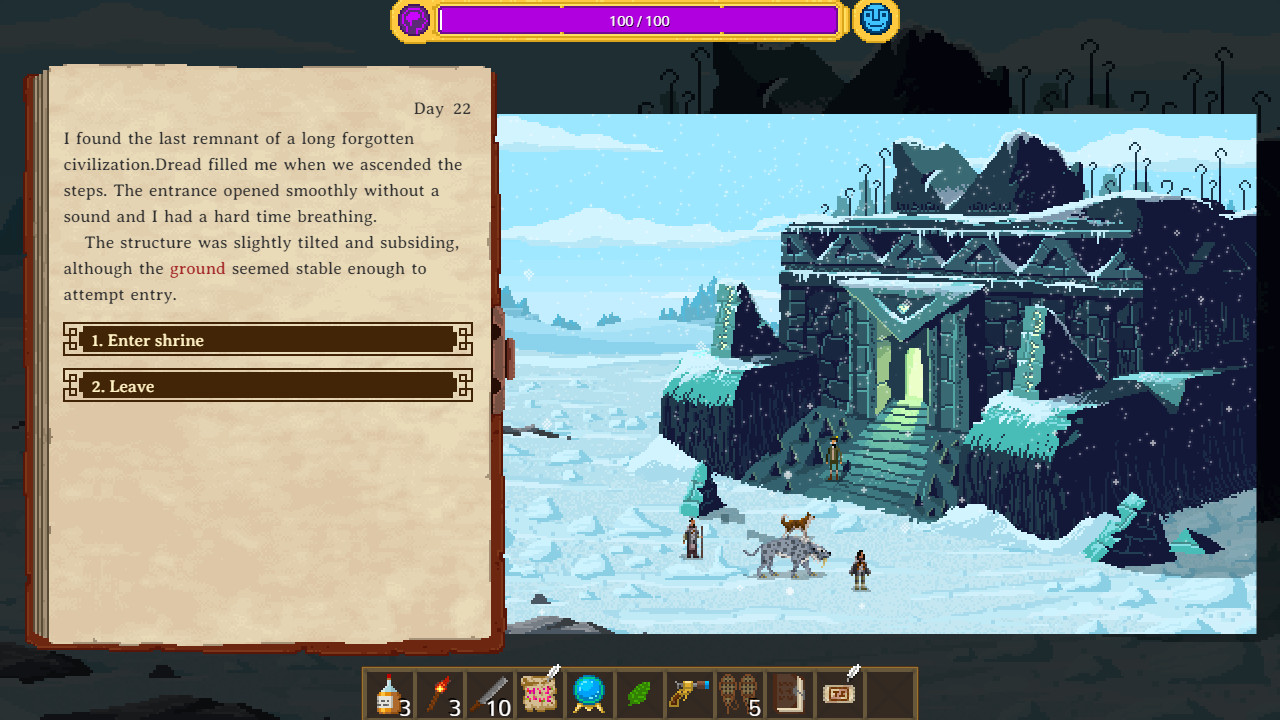Select the stamped ticket item
This screenshot has height=720, width=1280.
tap(839, 694)
